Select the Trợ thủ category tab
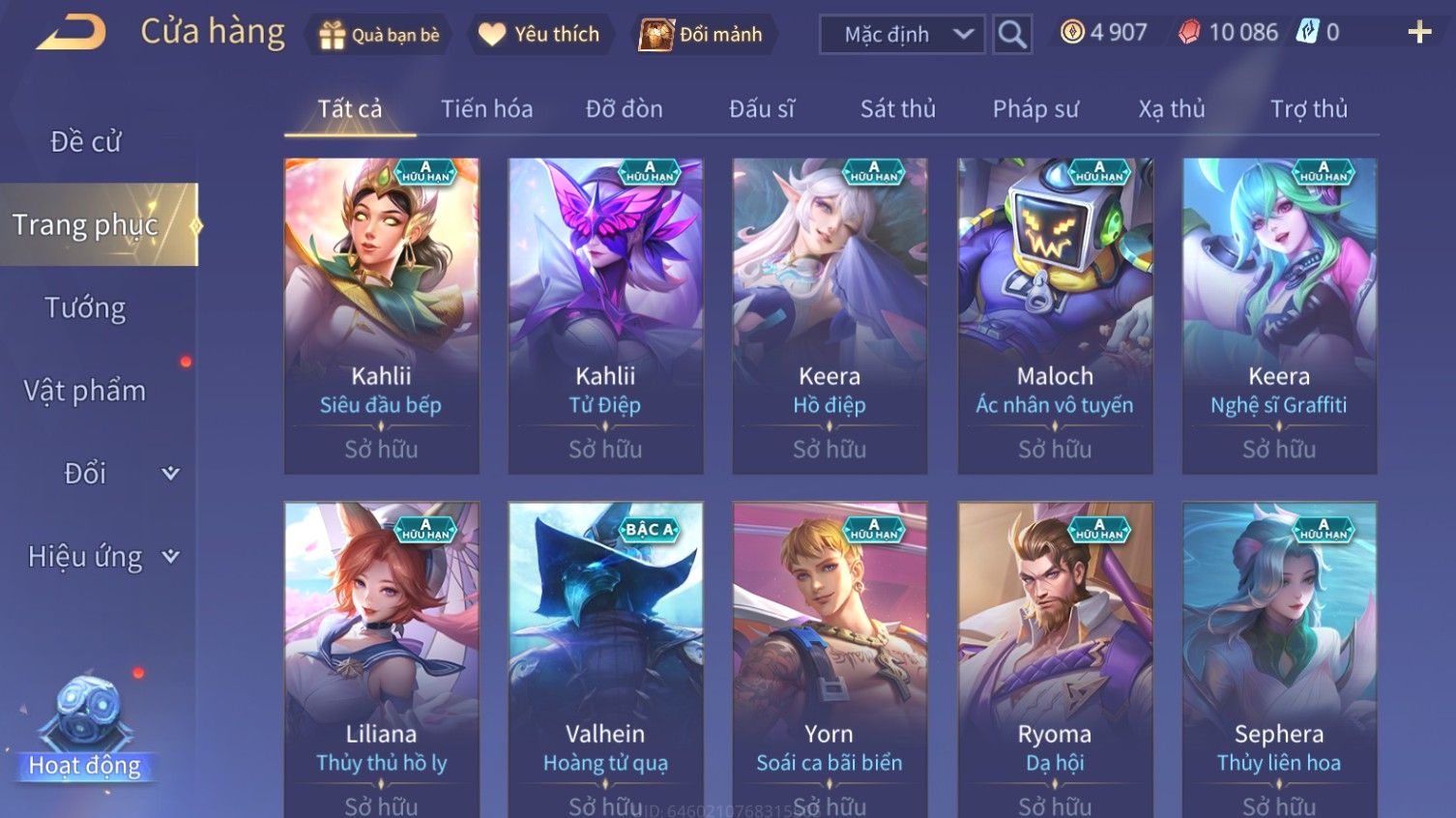Image resolution: width=1456 pixels, height=818 pixels. coord(1308,109)
